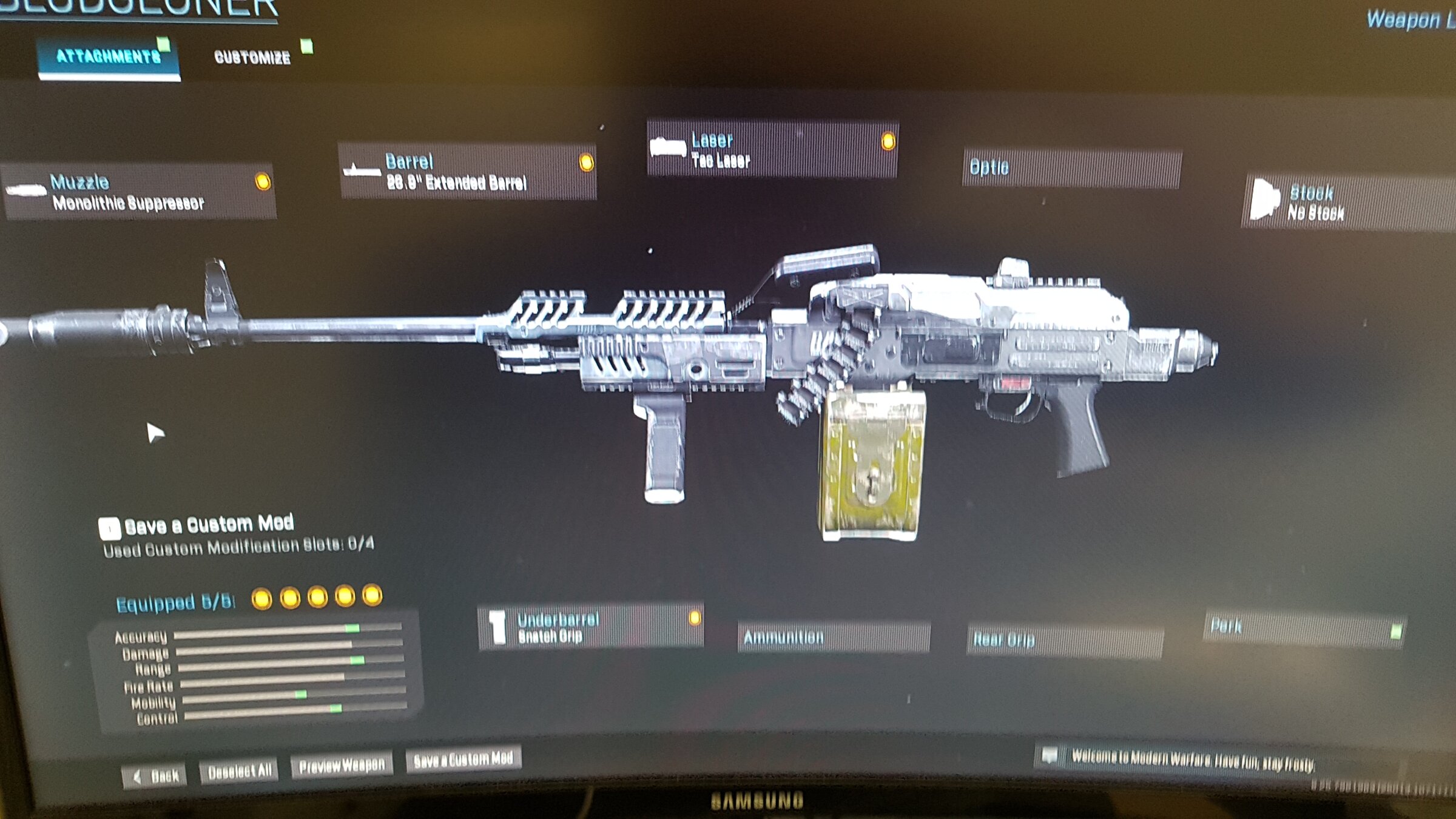Deselect All attachments
Image resolution: width=1456 pixels, height=819 pixels.
point(239,771)
